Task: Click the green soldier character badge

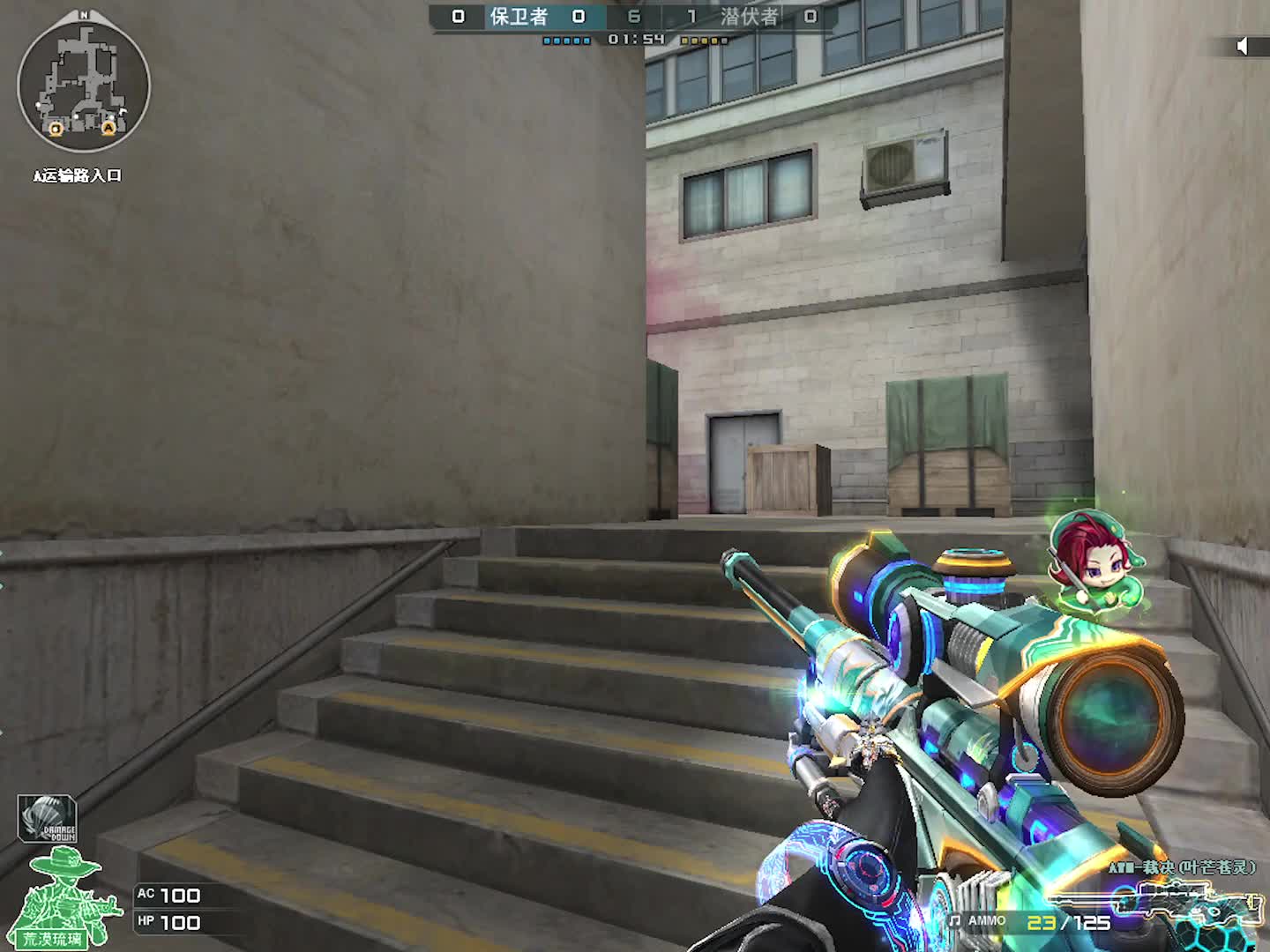Action: [x=69, y=897]
